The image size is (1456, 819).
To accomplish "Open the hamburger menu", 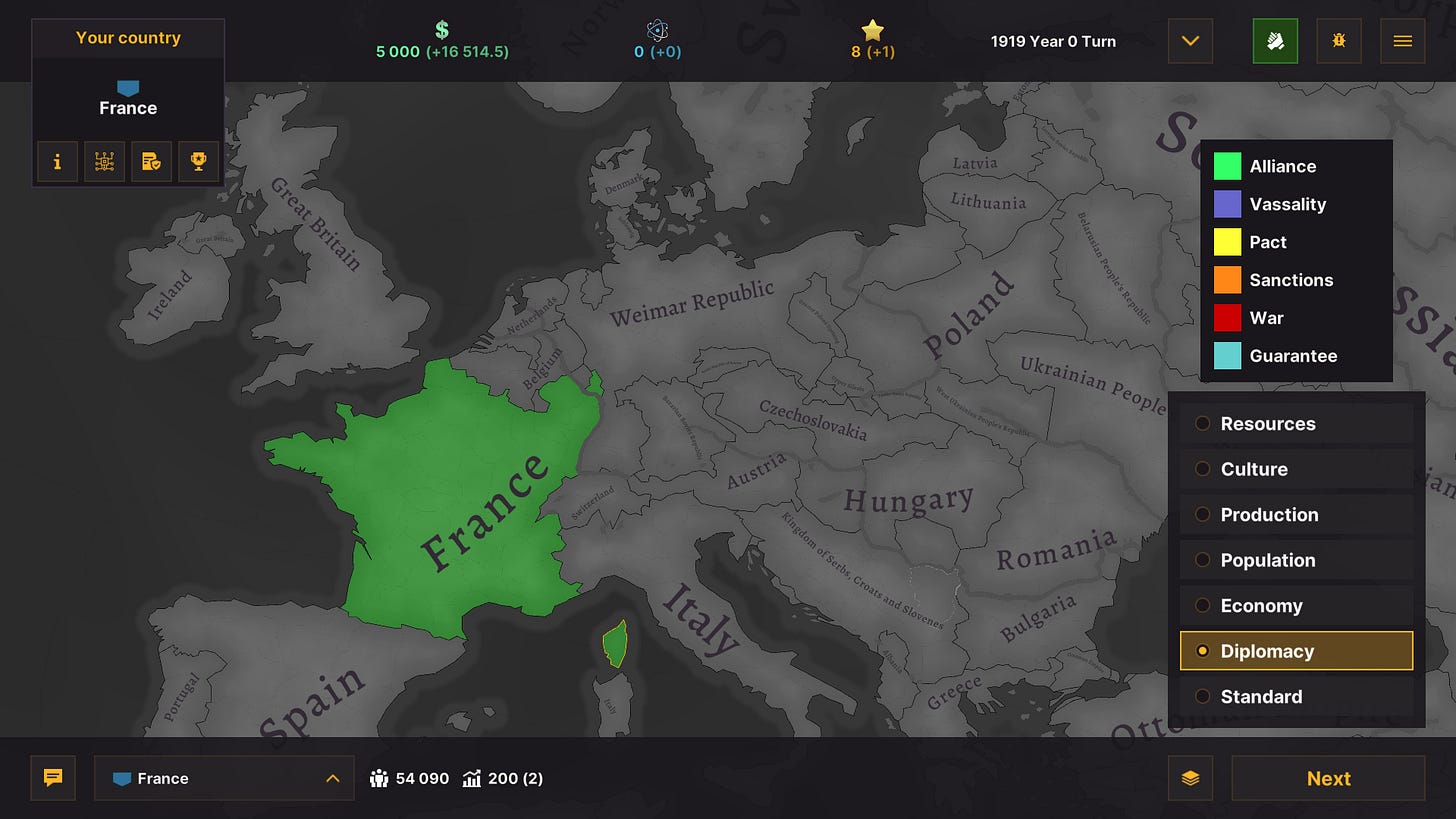I will pyautogui.click(x=1402, y=41).
